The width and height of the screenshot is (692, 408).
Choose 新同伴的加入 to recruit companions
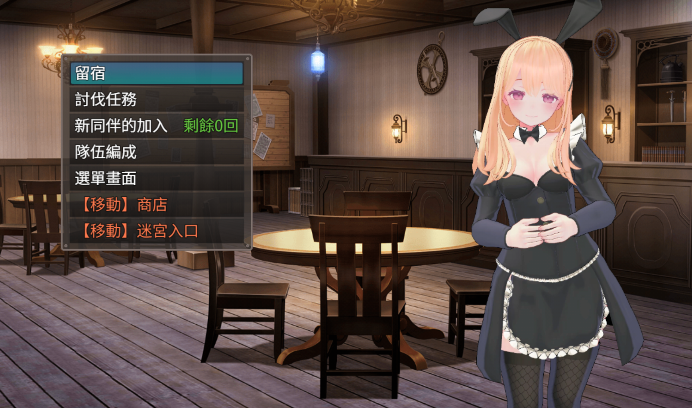pos(157,126)
